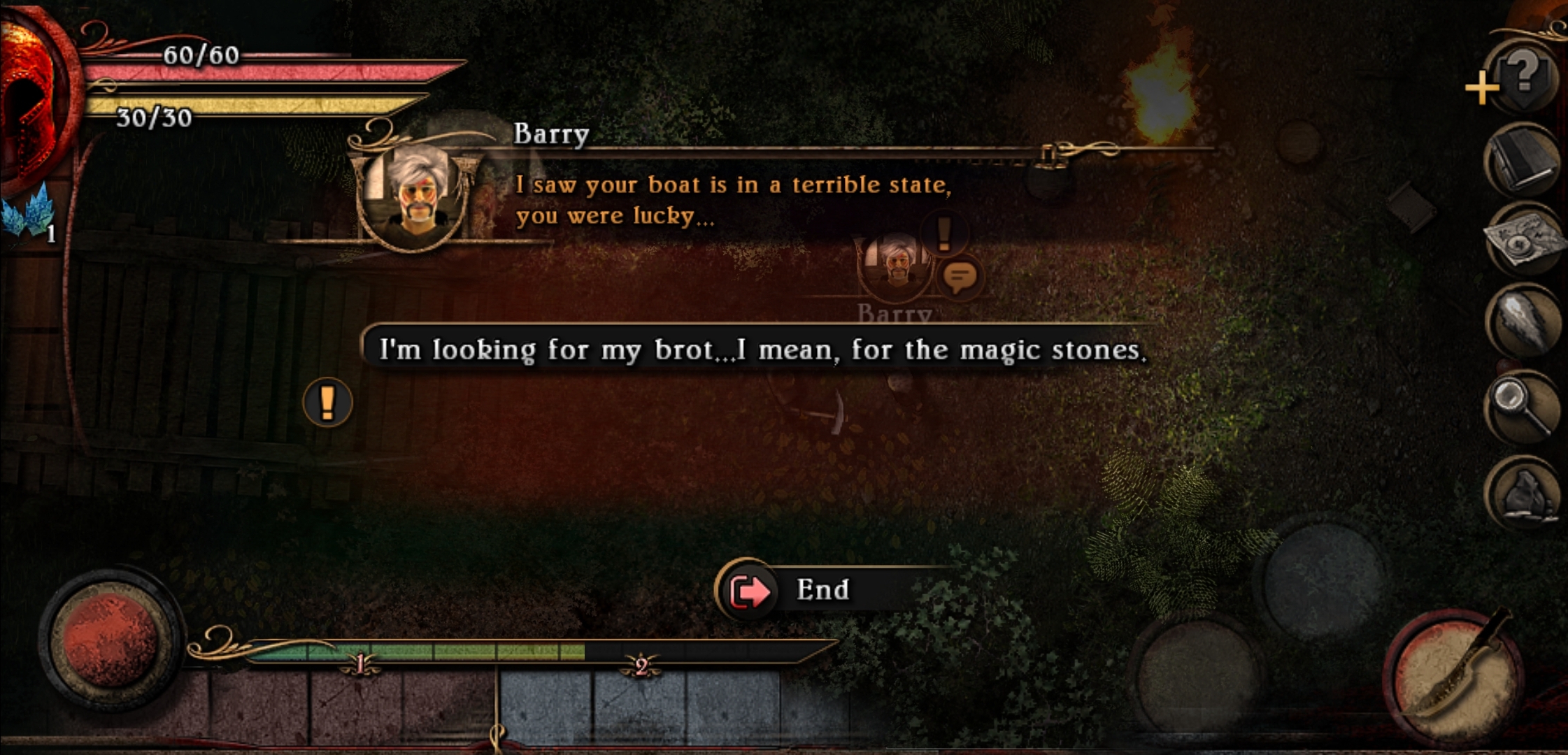Viewport: 1568px width, 755px height.
Task: Attack with the dagger button
Action: 1455,671
